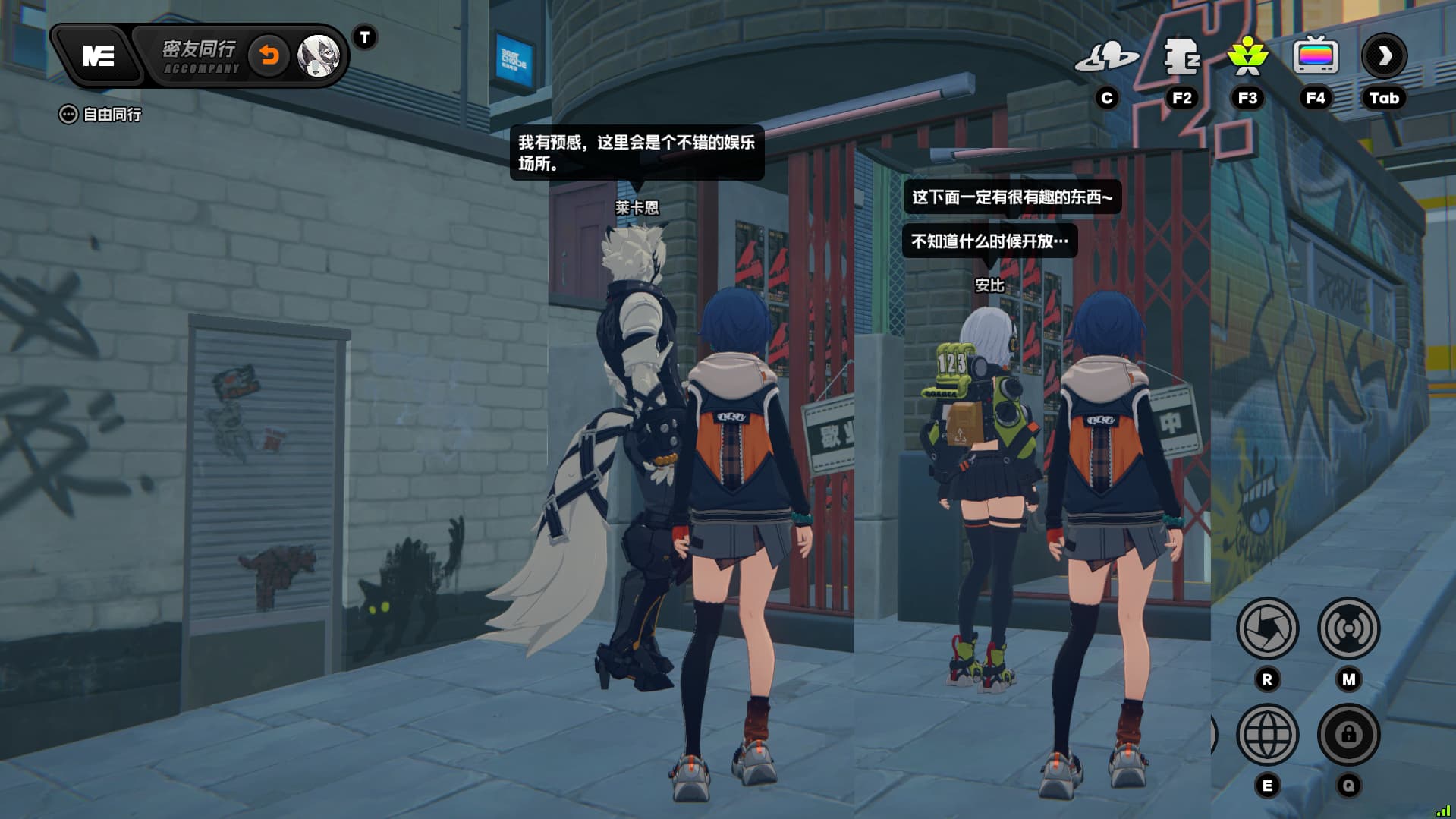The height and width of the screenshot is (819, 1456).
Task: Activate the camera shutter photo button
Action: (x=1267, y=628)
